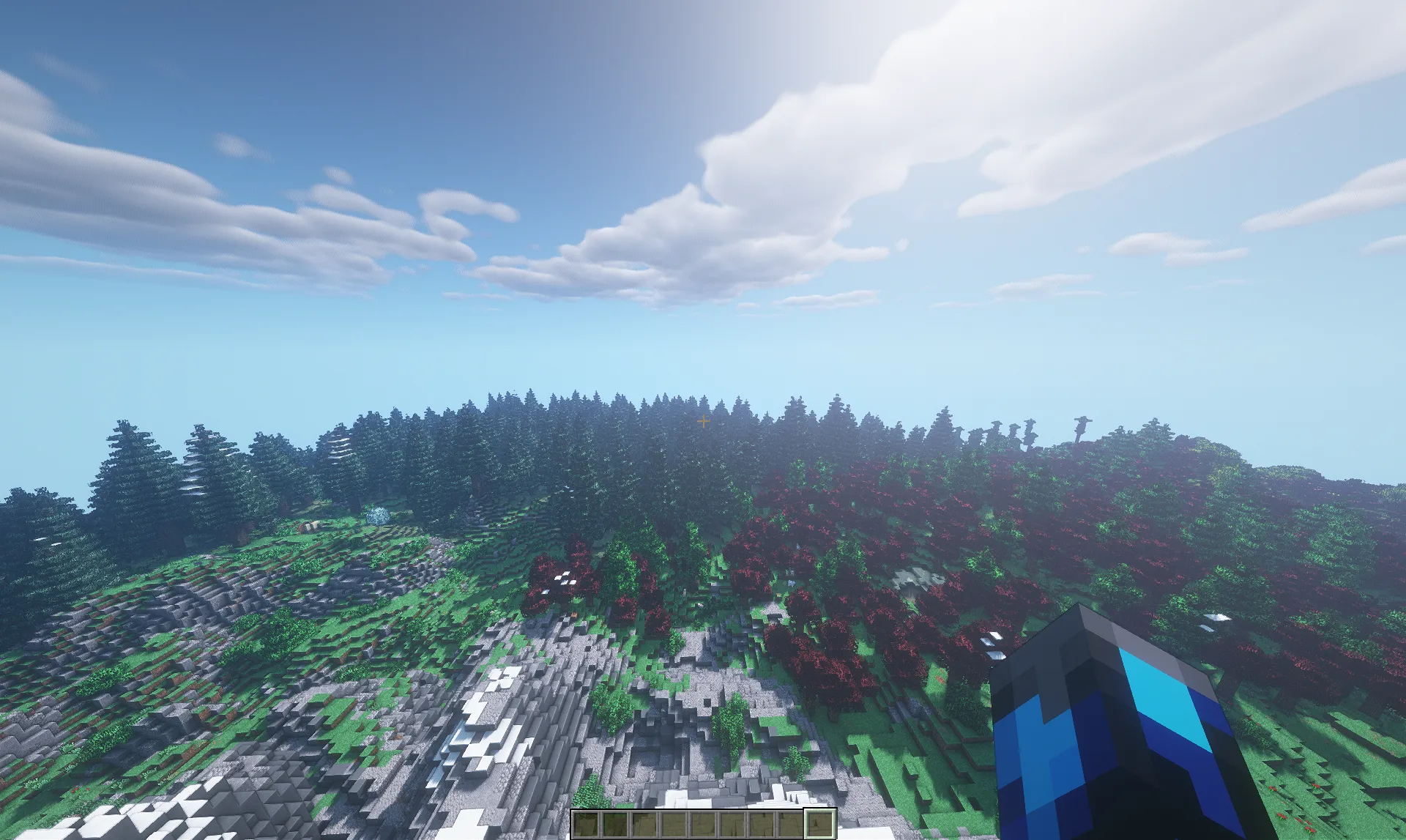Select the first hotbar slot

pyautogui.click(x=586, y=825)
